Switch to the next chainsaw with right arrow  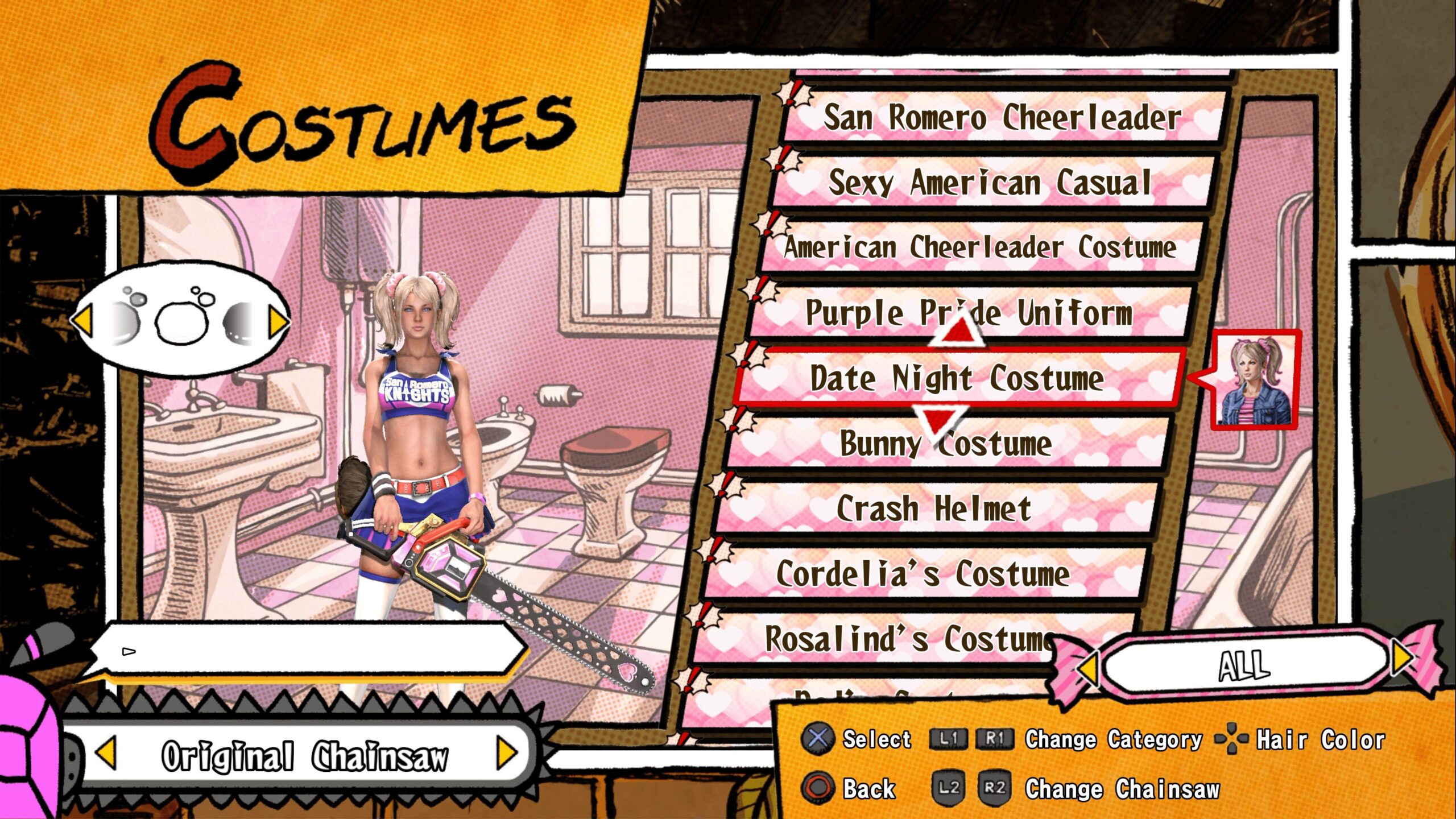(506, 752)
